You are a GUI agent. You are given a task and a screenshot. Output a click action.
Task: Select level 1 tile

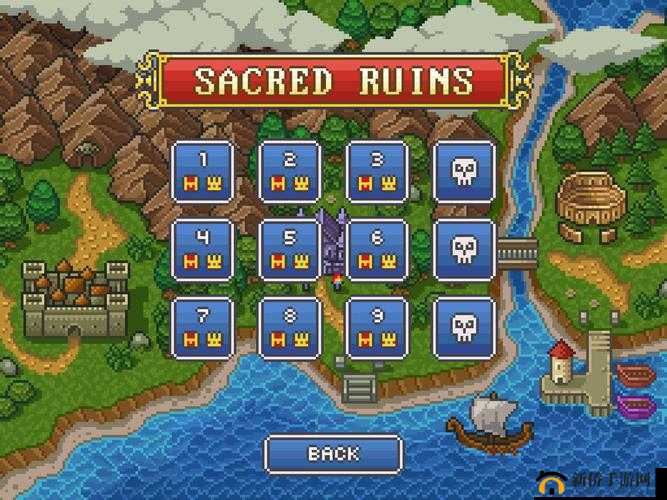point(203,171)
